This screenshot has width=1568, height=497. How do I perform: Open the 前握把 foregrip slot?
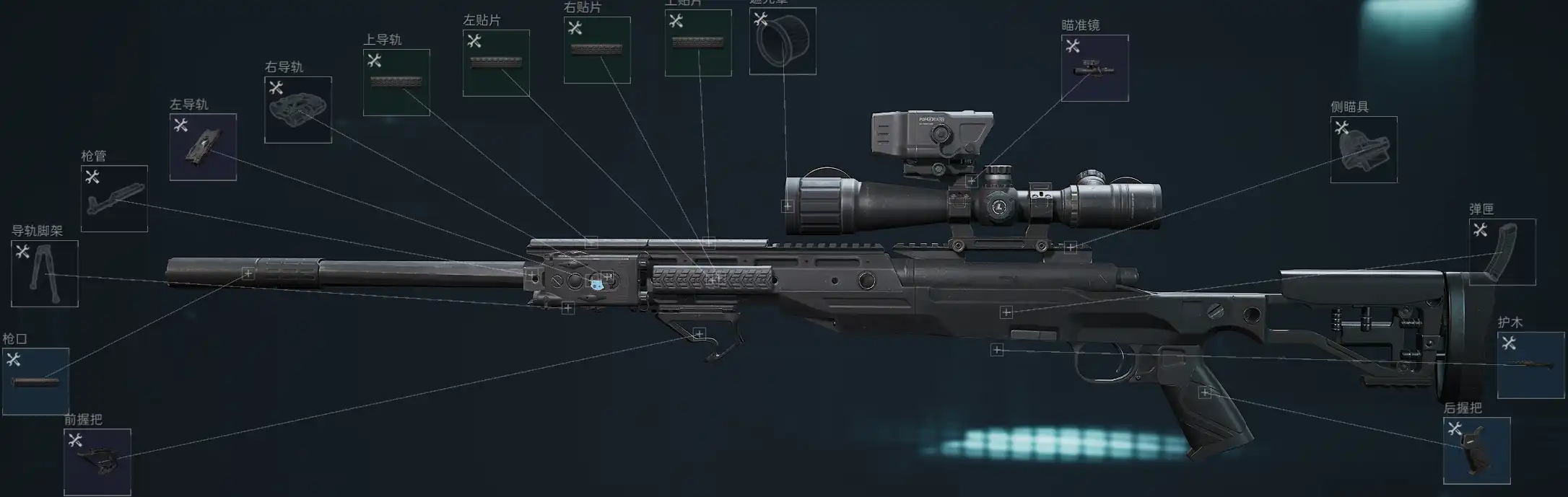pos(97,462)
